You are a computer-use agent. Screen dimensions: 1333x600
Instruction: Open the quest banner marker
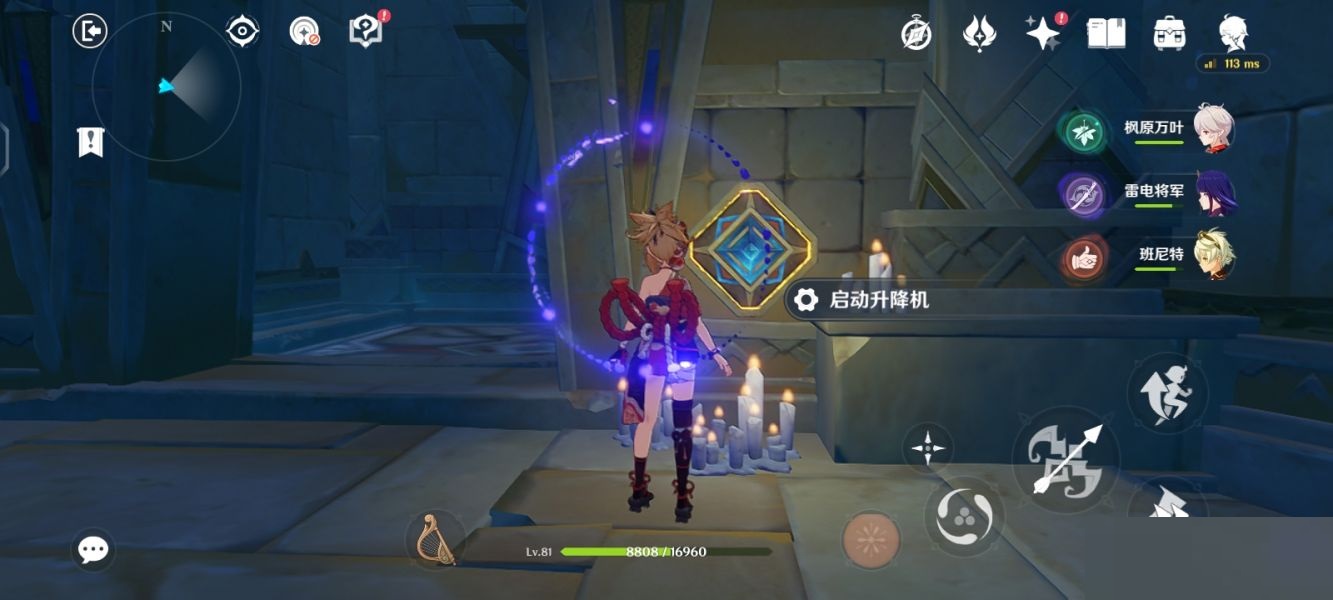[x=90, y=142]
